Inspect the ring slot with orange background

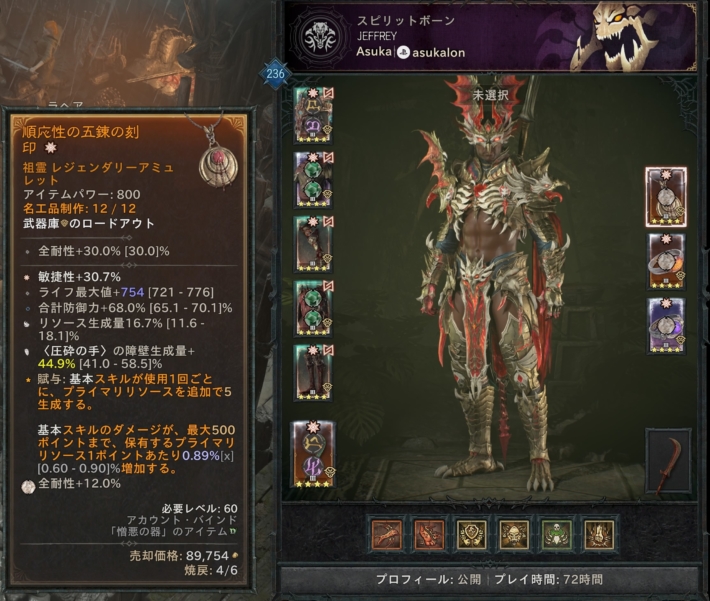(x=666, y=260)
